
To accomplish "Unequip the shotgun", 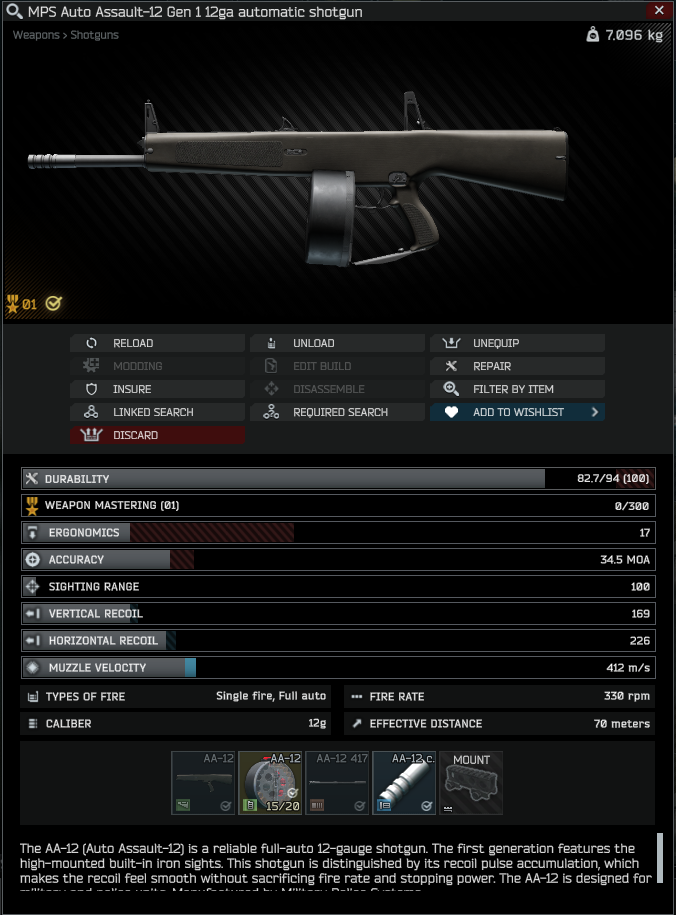I will tap(517, 343).
